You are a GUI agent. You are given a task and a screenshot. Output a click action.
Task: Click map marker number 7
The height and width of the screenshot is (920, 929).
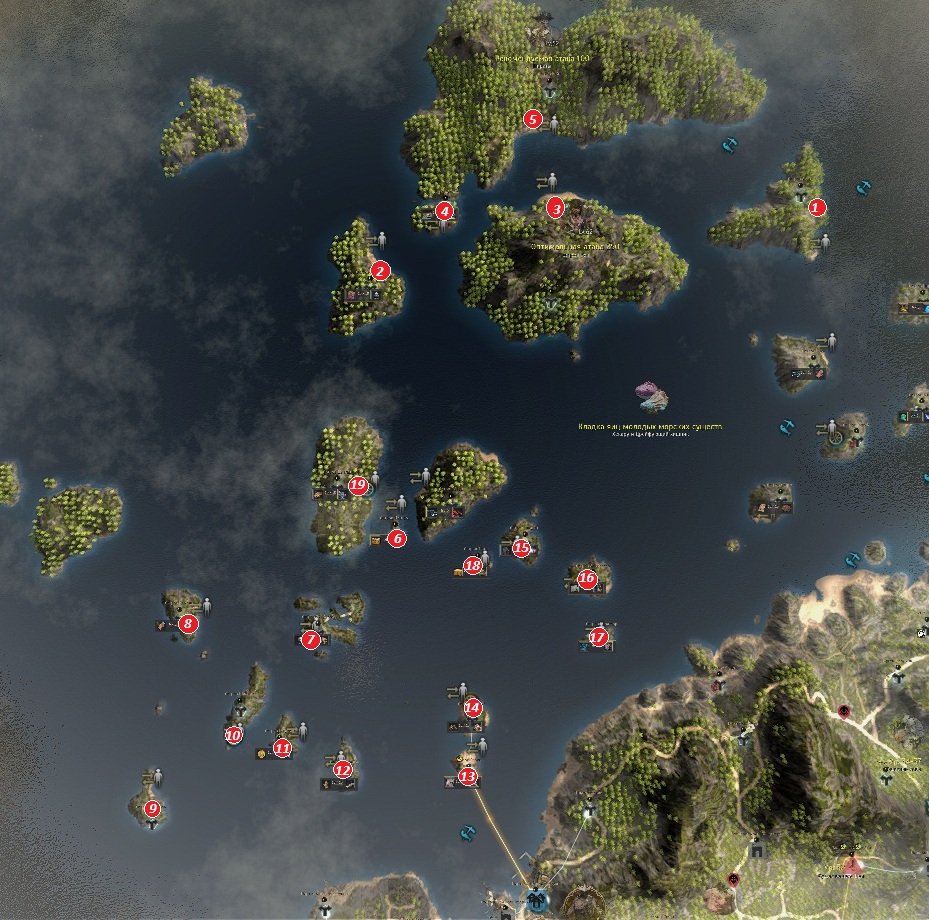point(310,639)
